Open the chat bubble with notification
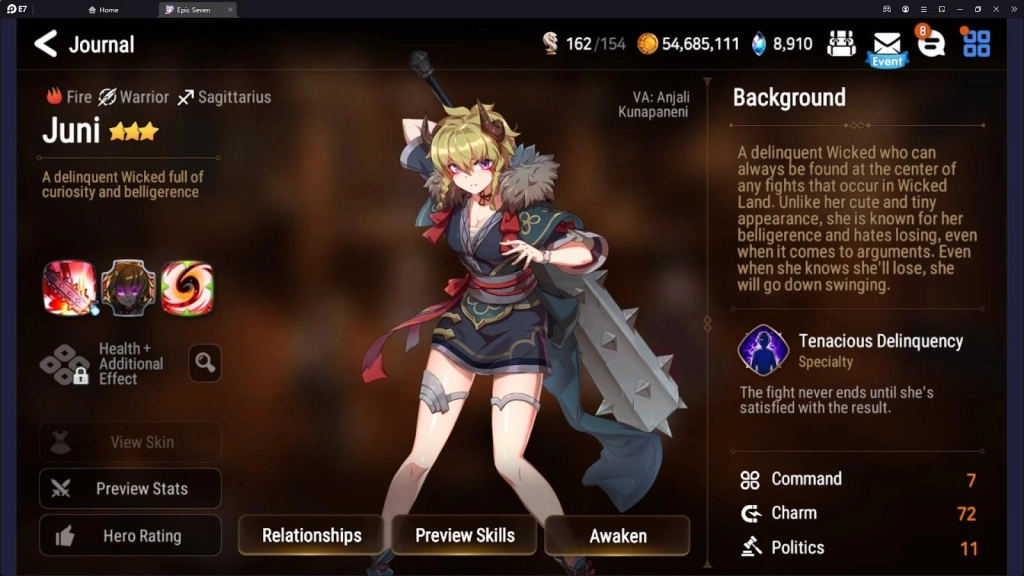1024x576 pixels. tap(931, 43)
